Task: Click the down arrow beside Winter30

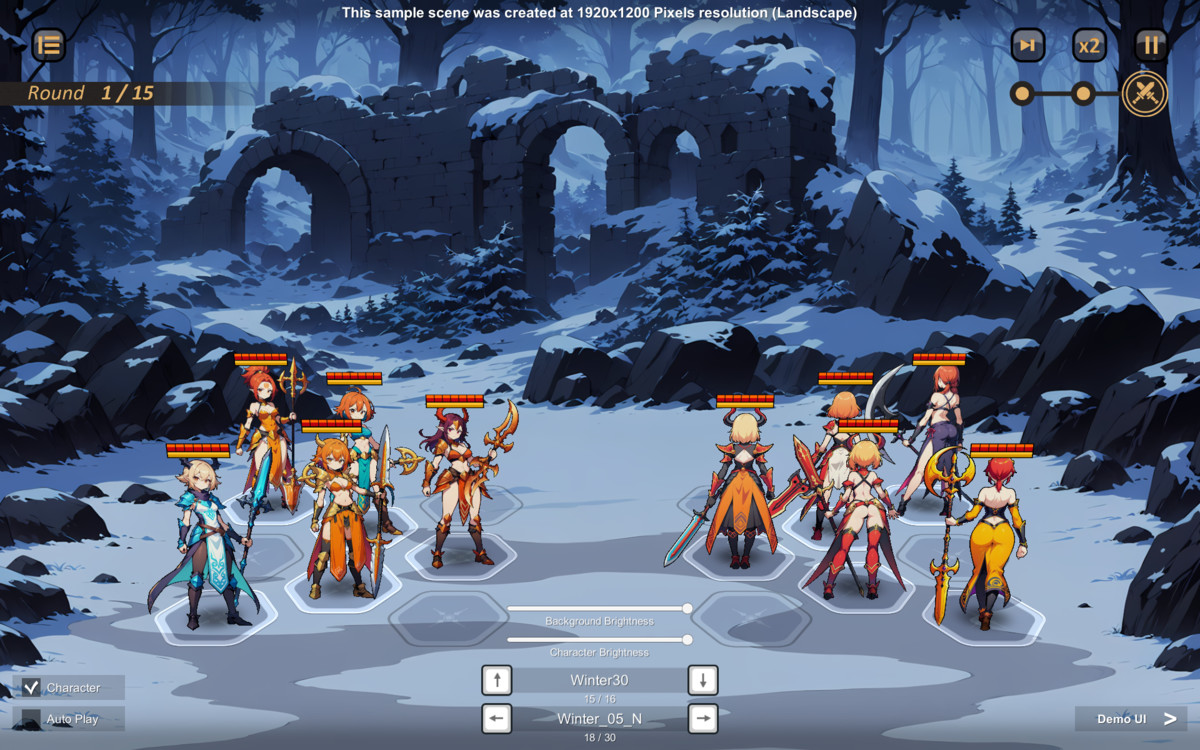Action: tap(703, 680)
